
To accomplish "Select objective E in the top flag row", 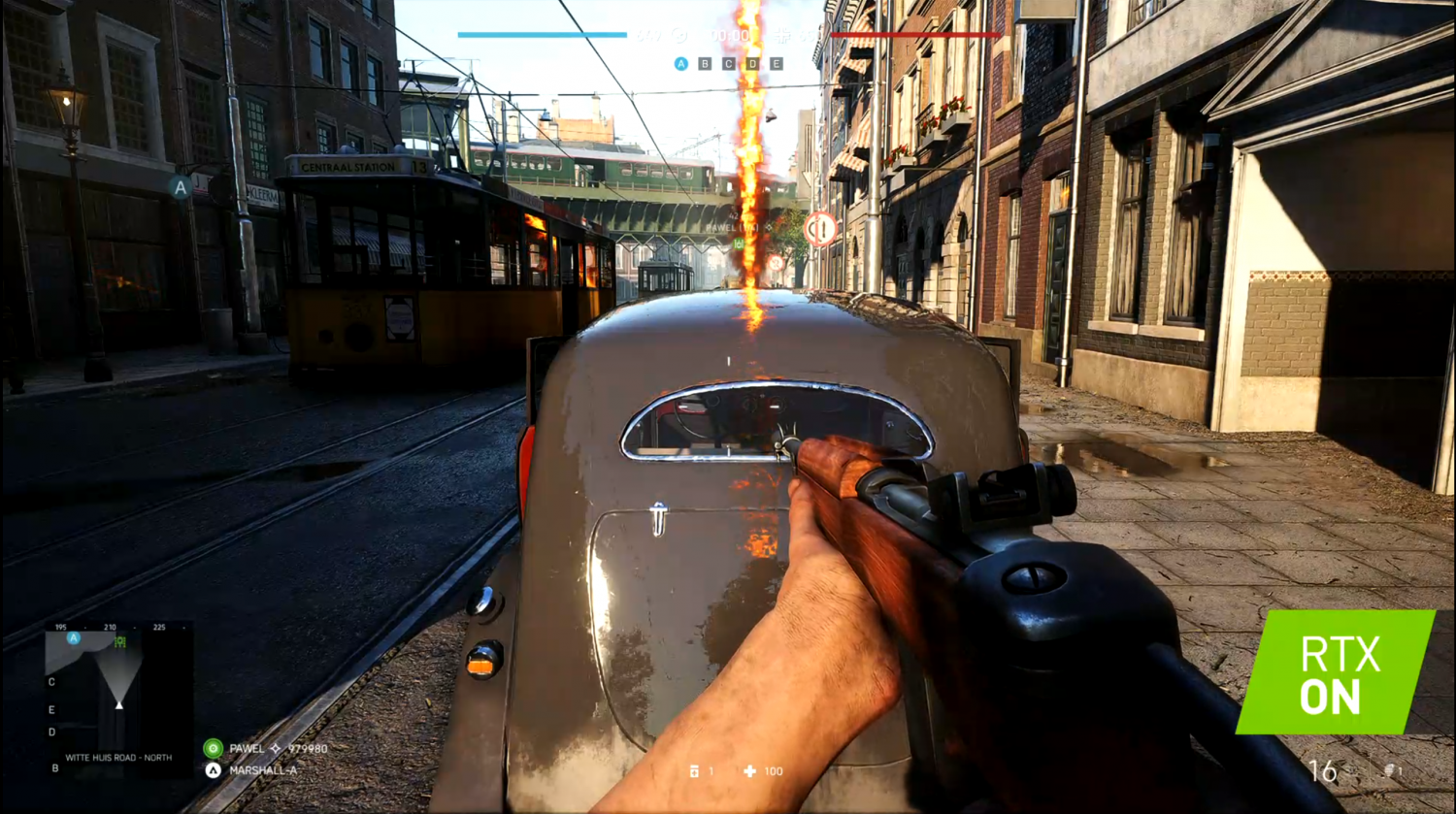I will pos(777,64).
